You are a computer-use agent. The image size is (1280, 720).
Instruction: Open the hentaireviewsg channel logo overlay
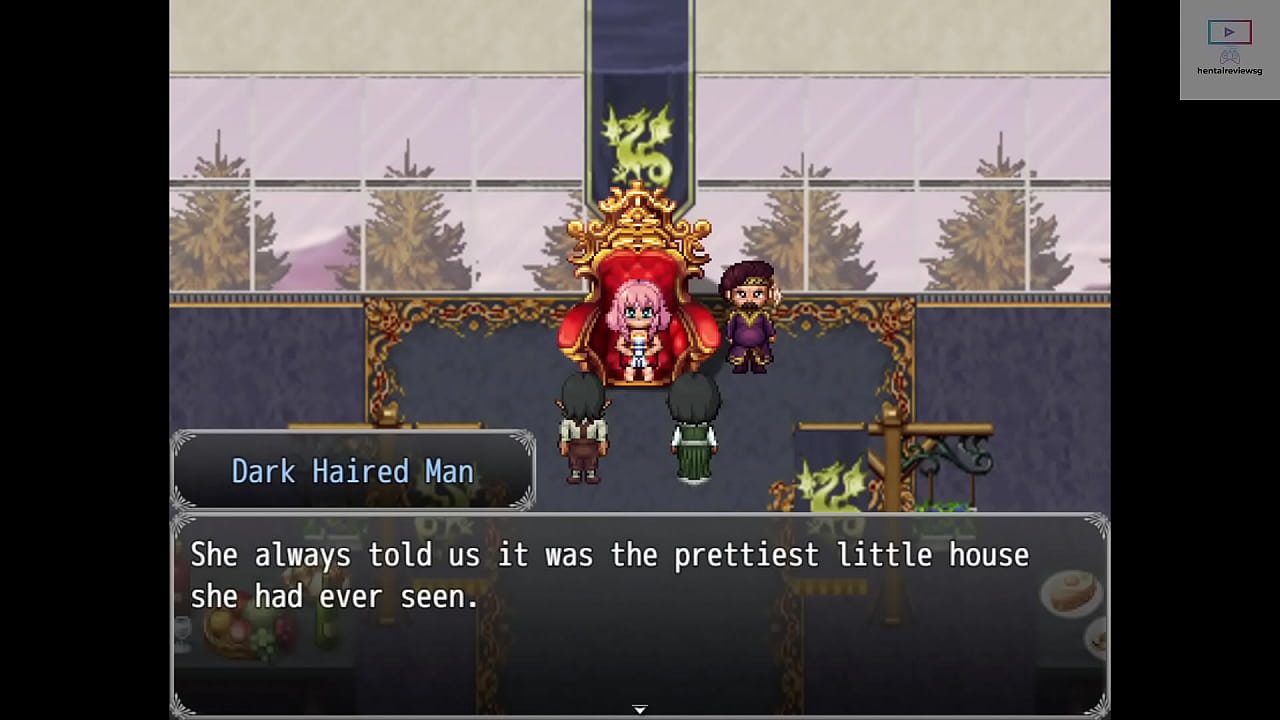[x=1229, y=48]
